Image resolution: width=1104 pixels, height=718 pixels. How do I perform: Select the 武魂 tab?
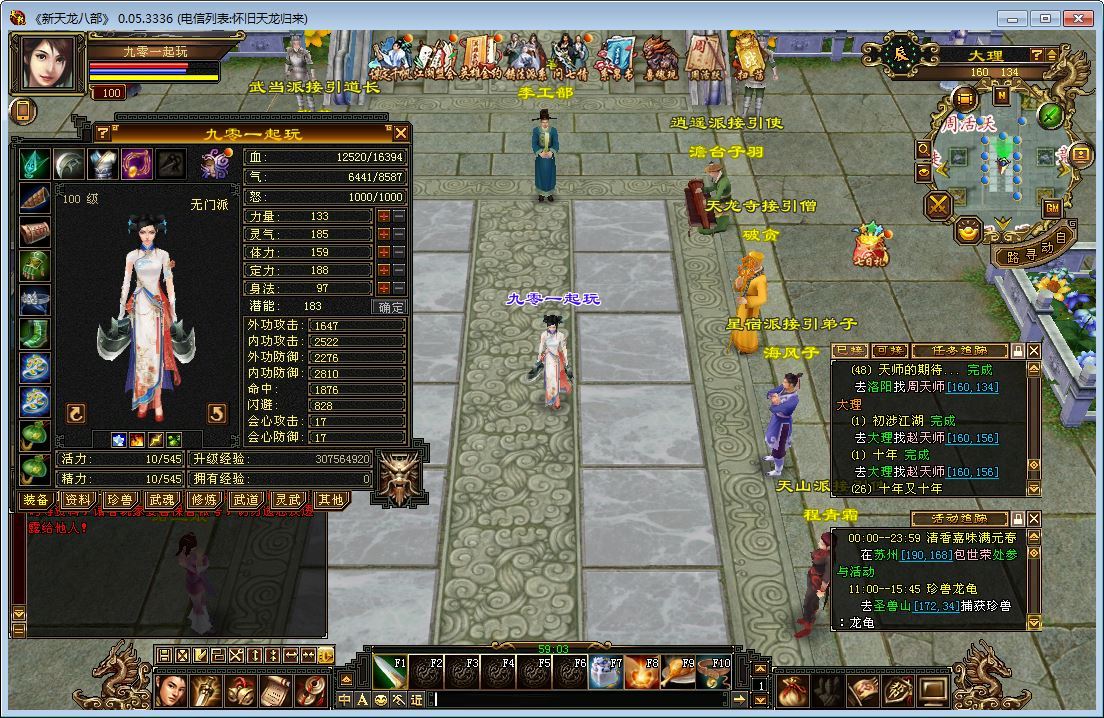[162, 500]
